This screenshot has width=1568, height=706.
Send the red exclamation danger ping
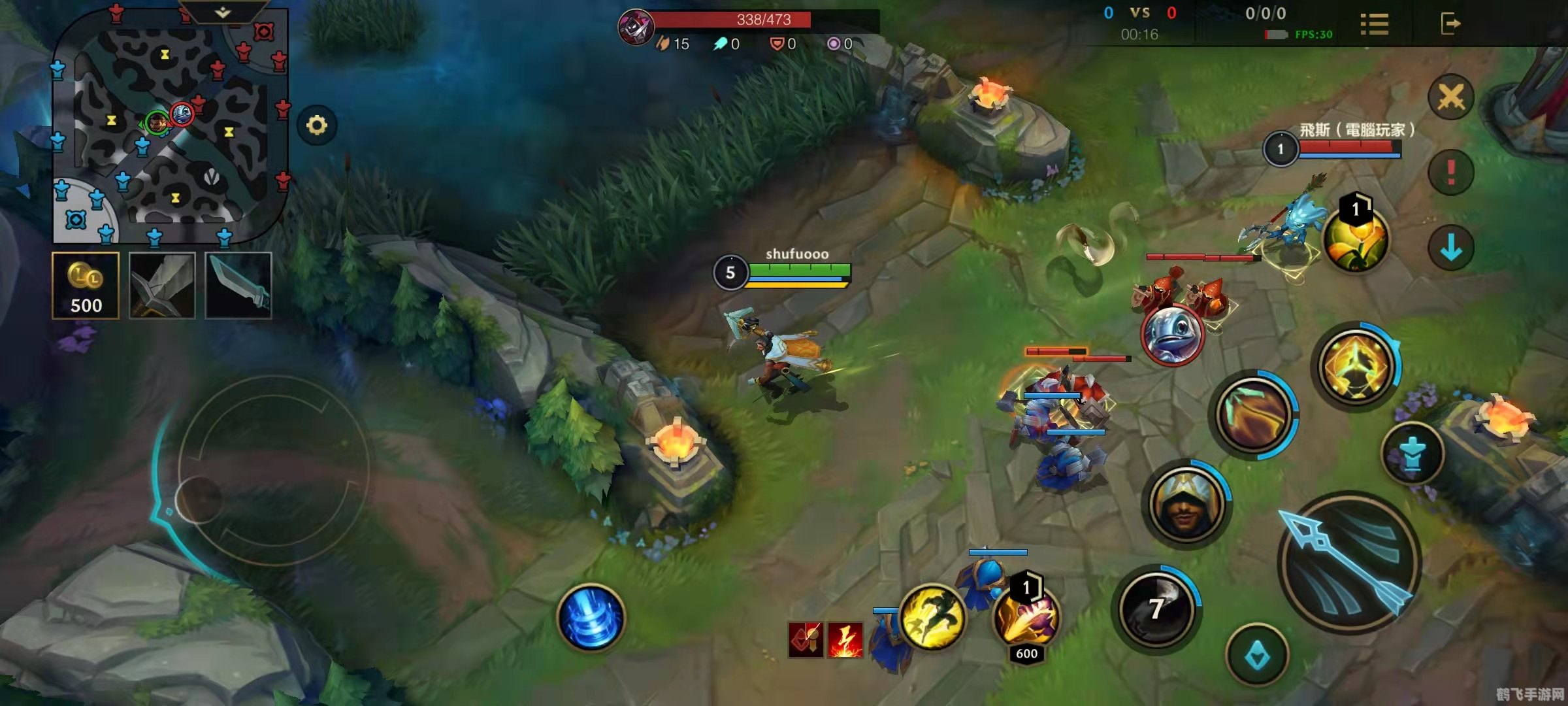pyautogui.click(x=1450, y=173)
